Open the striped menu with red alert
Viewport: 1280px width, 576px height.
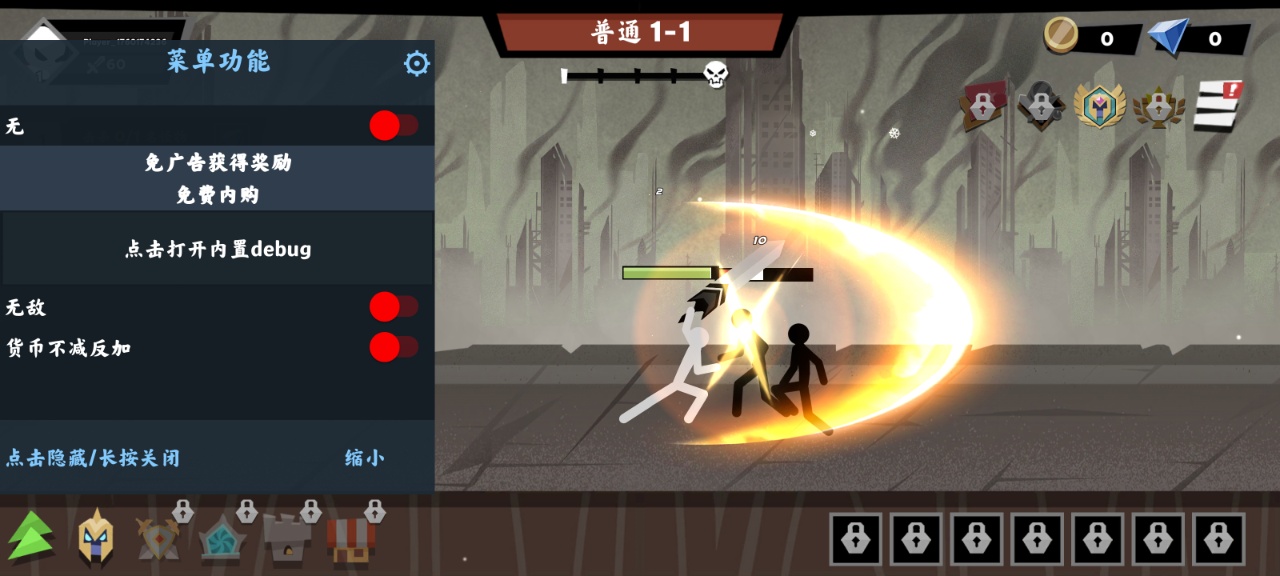(1217, 105)
